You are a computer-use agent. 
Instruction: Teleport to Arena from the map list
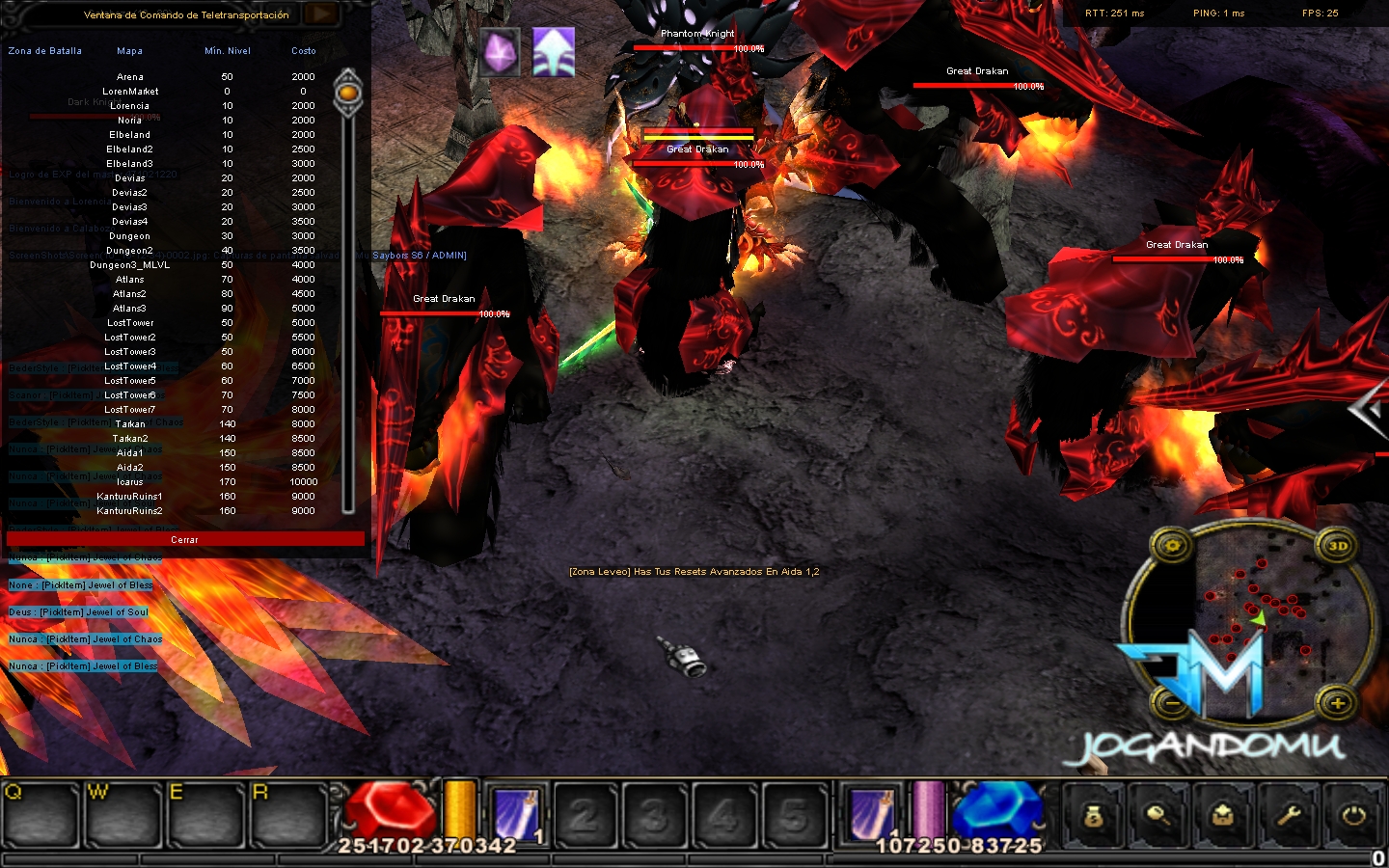click(130, 77)
